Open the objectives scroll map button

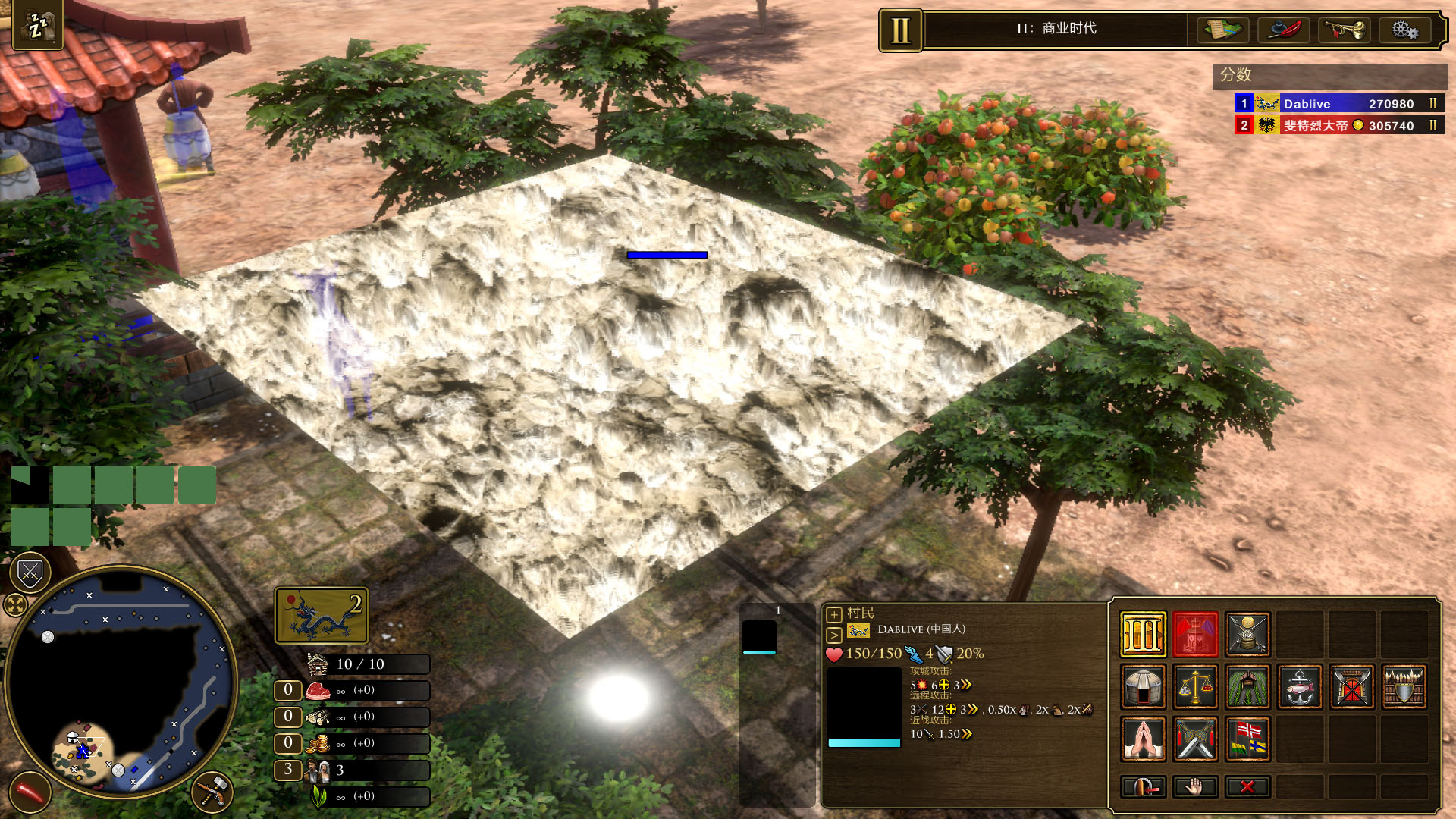click(1222, 30)
